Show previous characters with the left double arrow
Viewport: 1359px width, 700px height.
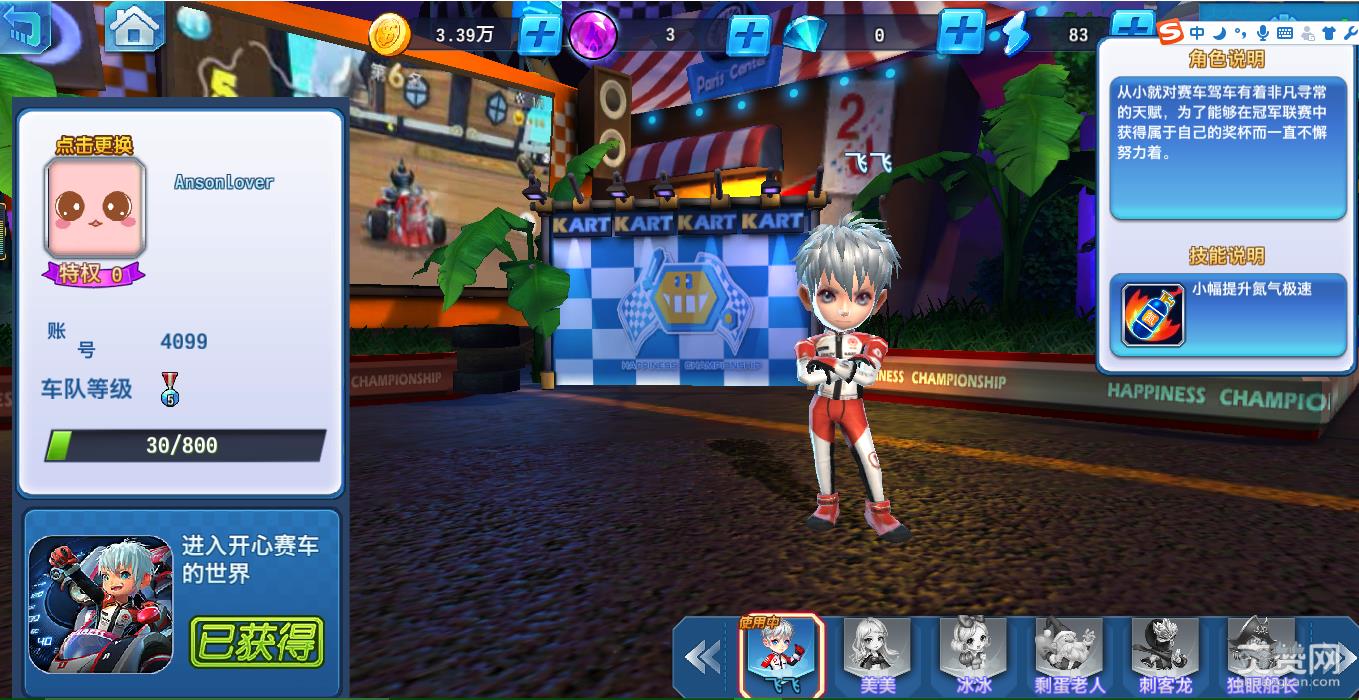[x=703, y=656]
